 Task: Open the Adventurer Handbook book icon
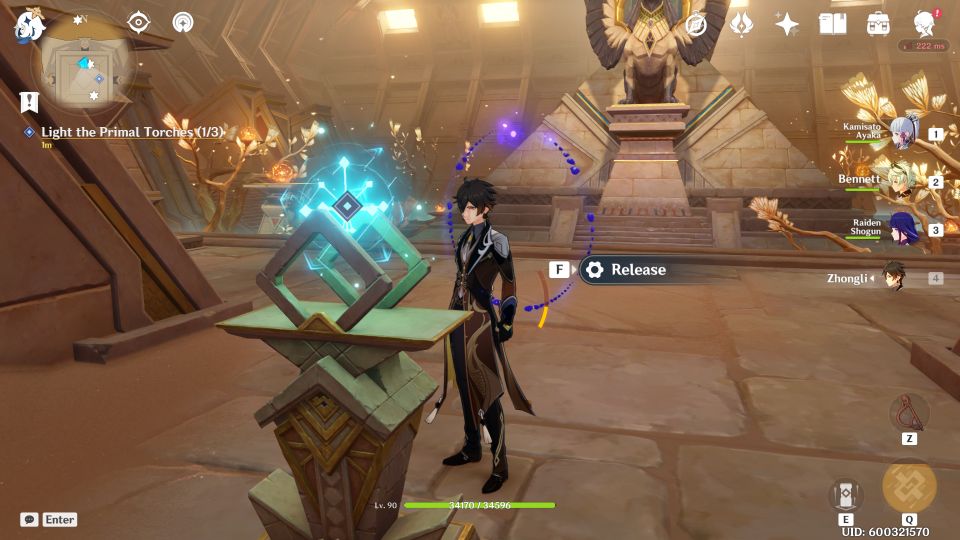(x=832, y=25)
